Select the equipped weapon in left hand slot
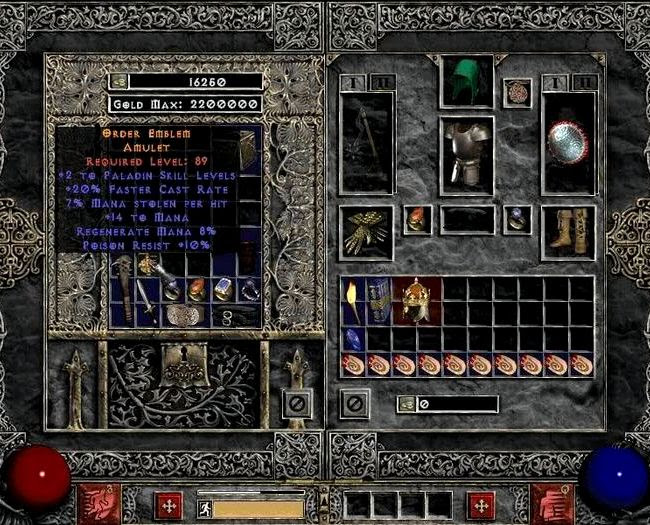Image resolution: width=650 pixels, height=525 pixels. [x=367, y=142]
